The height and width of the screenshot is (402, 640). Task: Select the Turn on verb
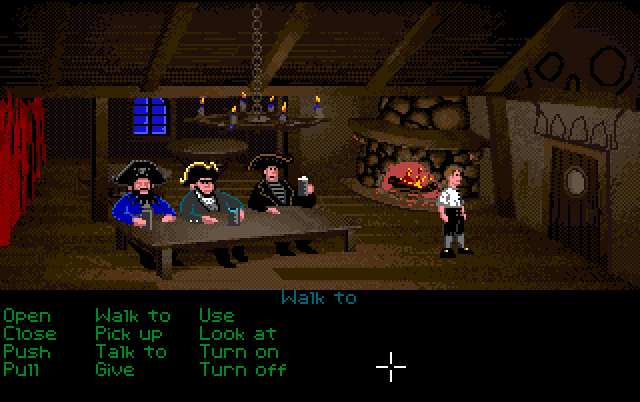tap(239, 352)
